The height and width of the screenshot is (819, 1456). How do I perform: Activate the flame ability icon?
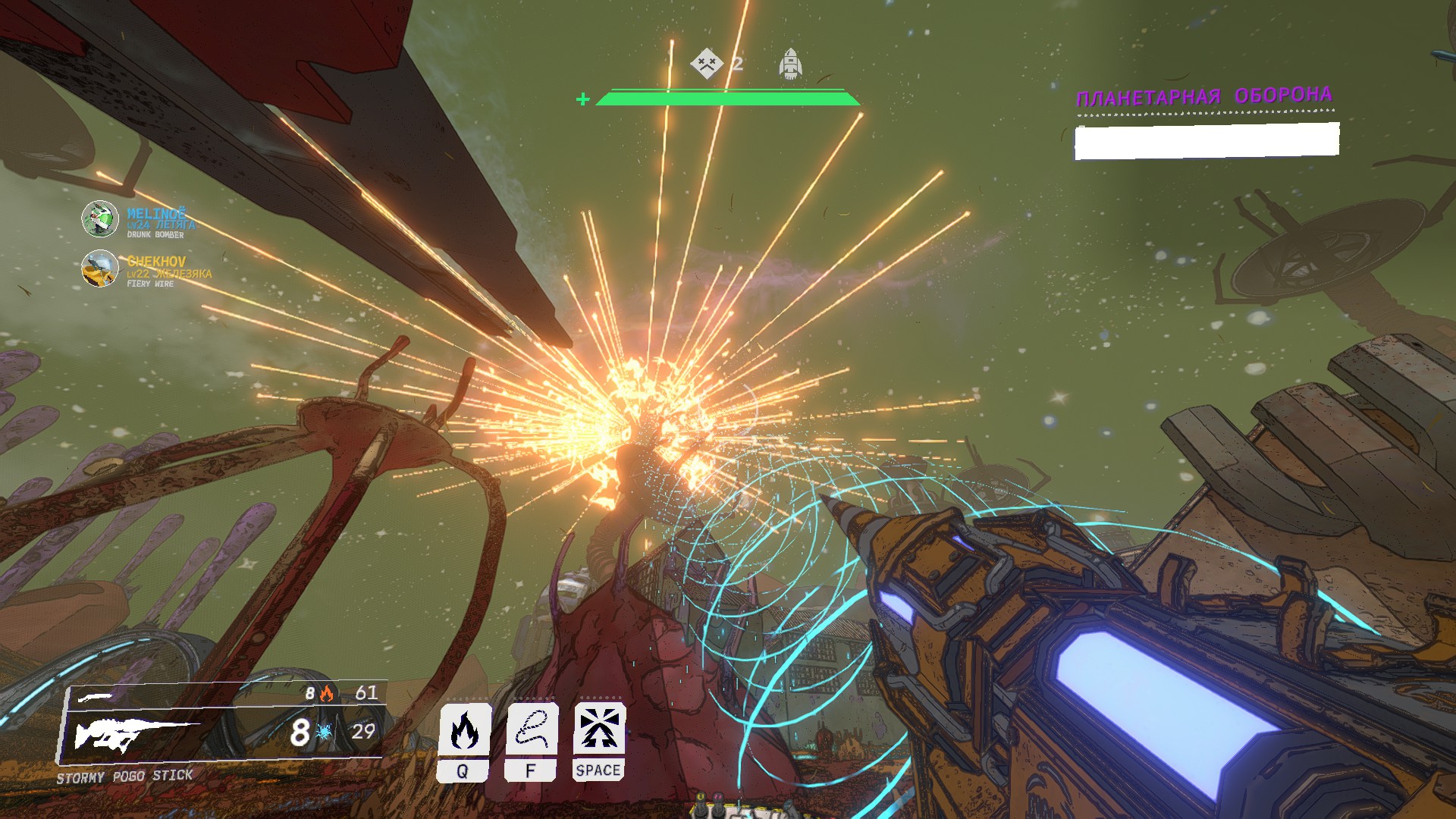[464, 730]
